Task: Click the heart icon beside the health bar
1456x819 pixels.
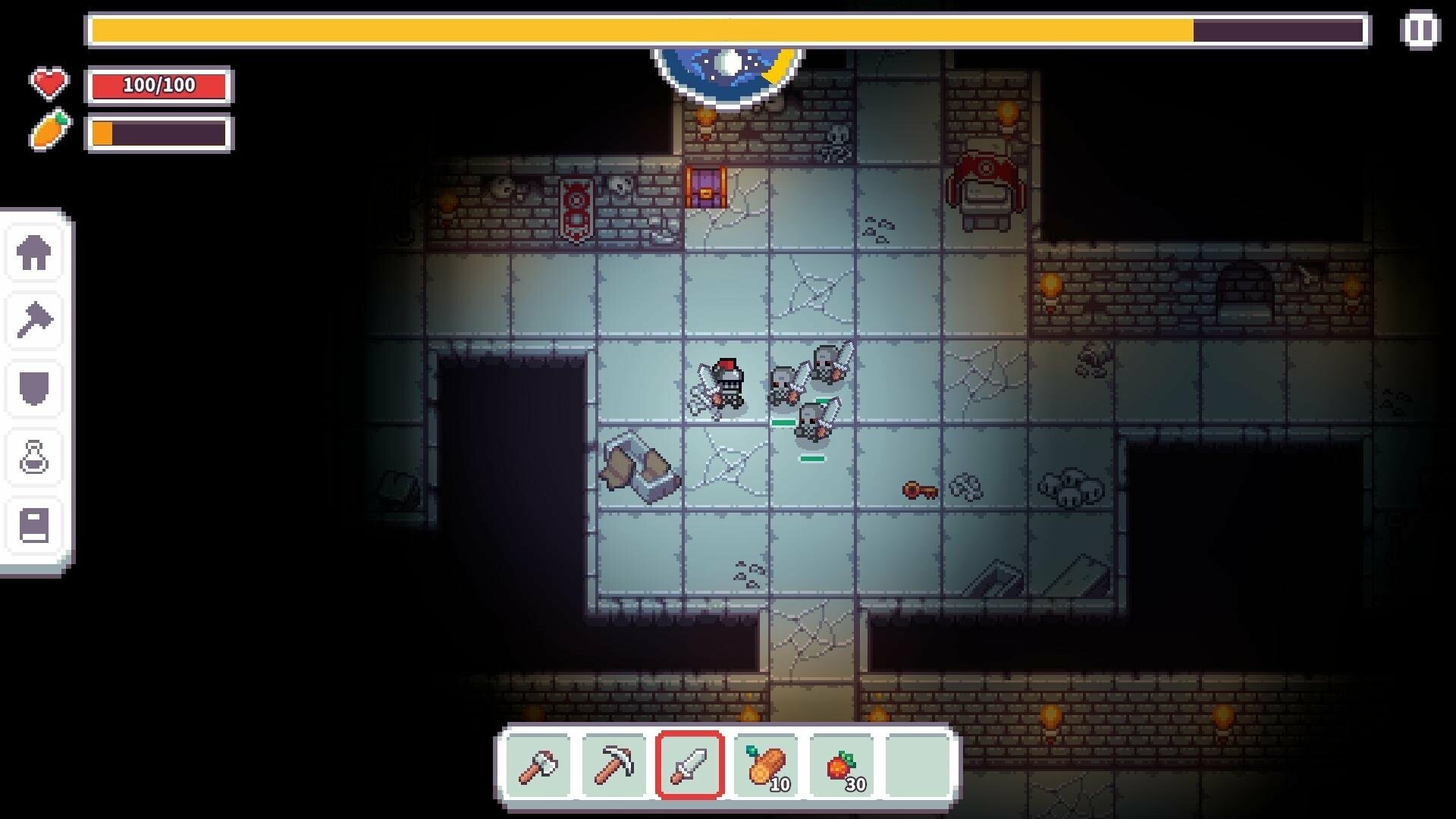Action: tap(49, 83)
